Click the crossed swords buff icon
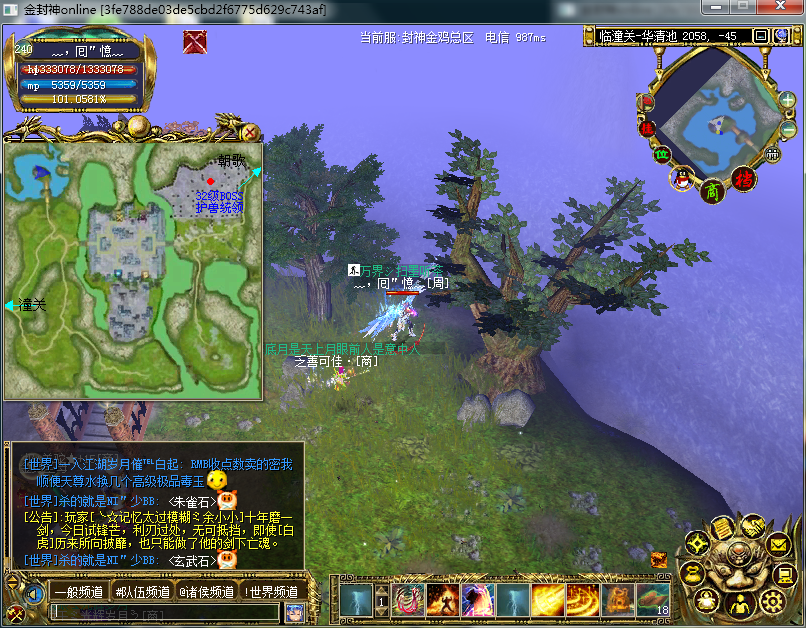This screenshot has width=806, height=628. click(x=195, y=42)
